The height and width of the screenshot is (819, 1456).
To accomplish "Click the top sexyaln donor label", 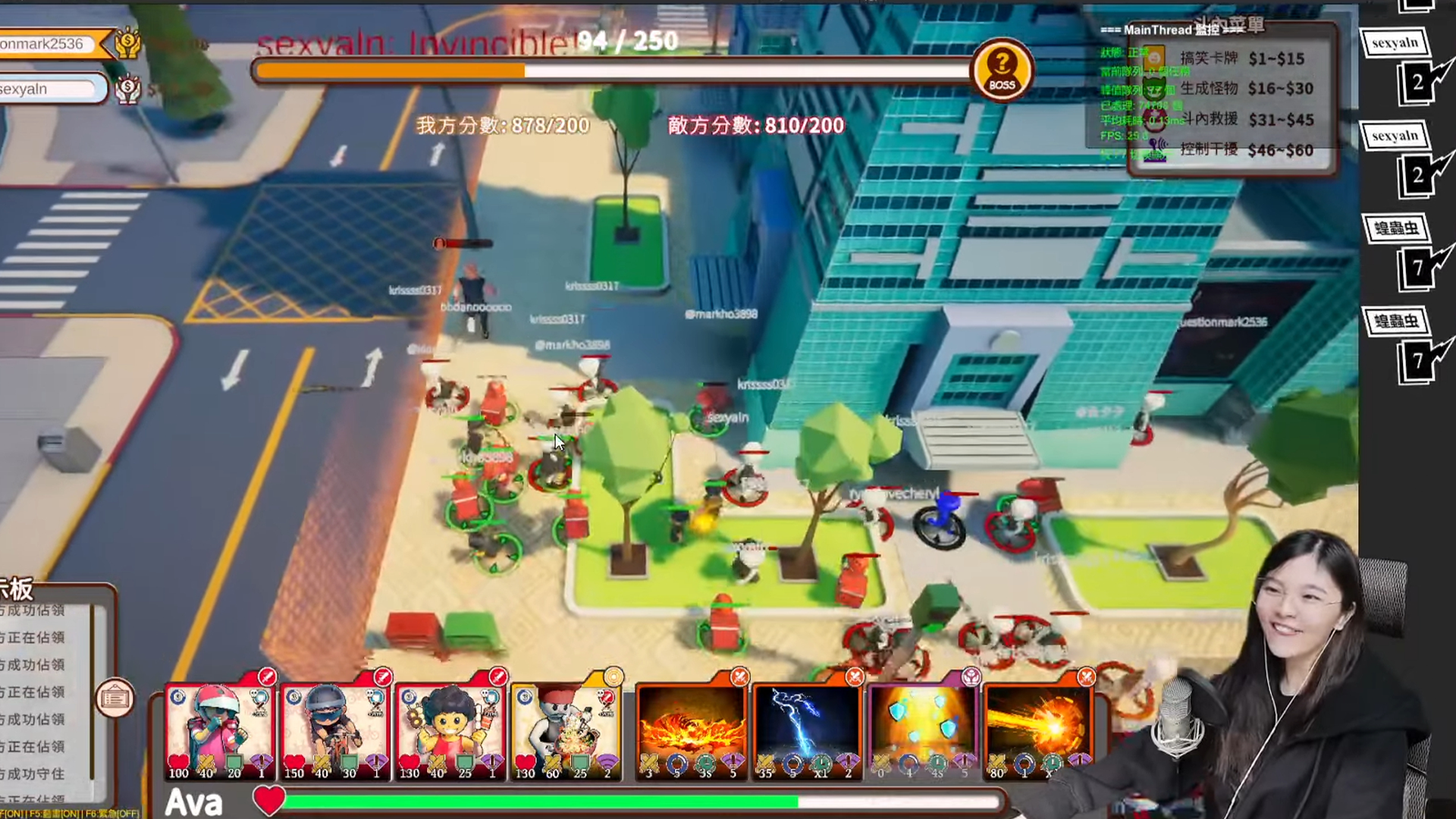I will 1395,43.
